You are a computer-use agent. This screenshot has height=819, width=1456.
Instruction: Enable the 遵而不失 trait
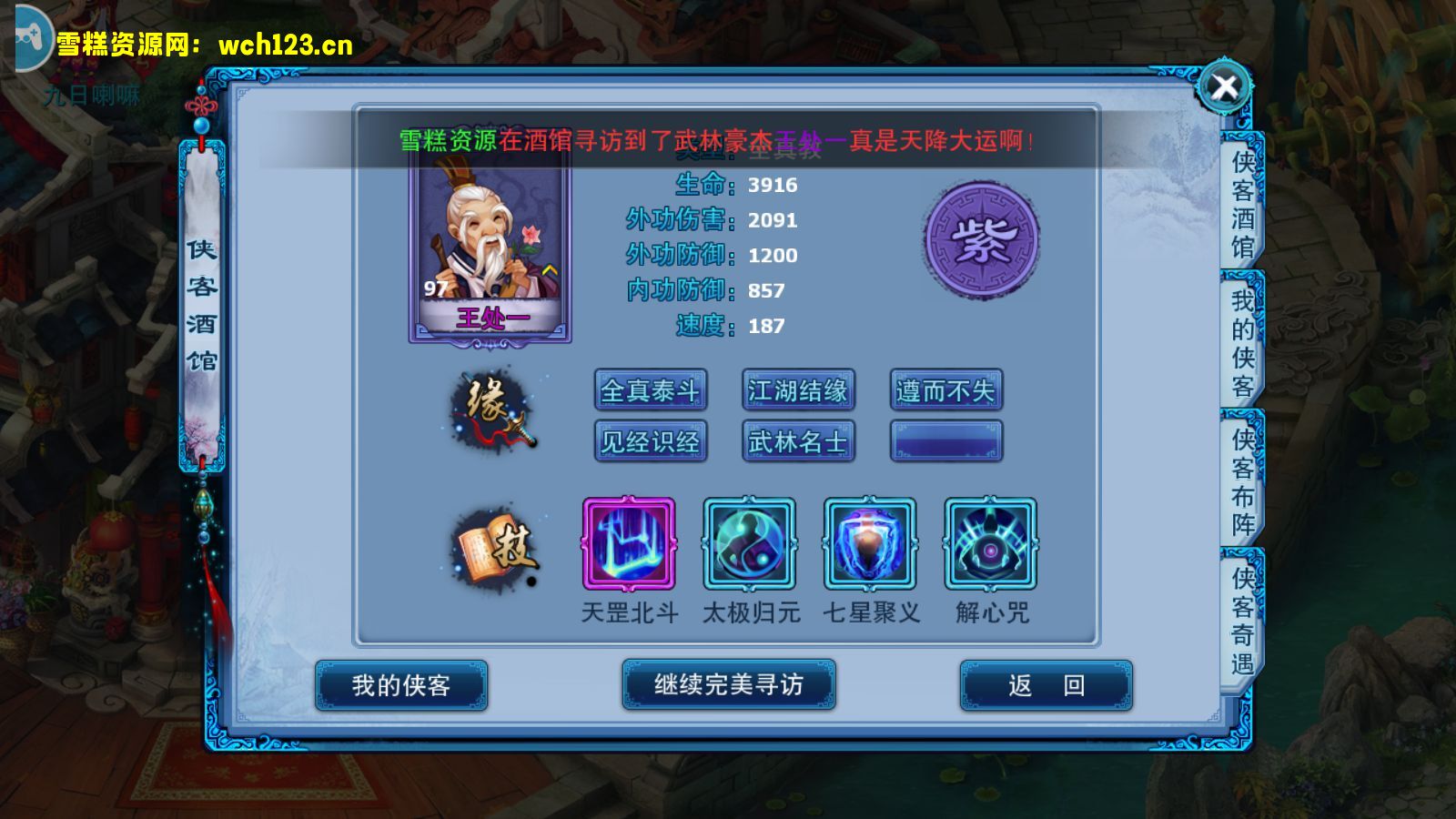pos(945,389)
